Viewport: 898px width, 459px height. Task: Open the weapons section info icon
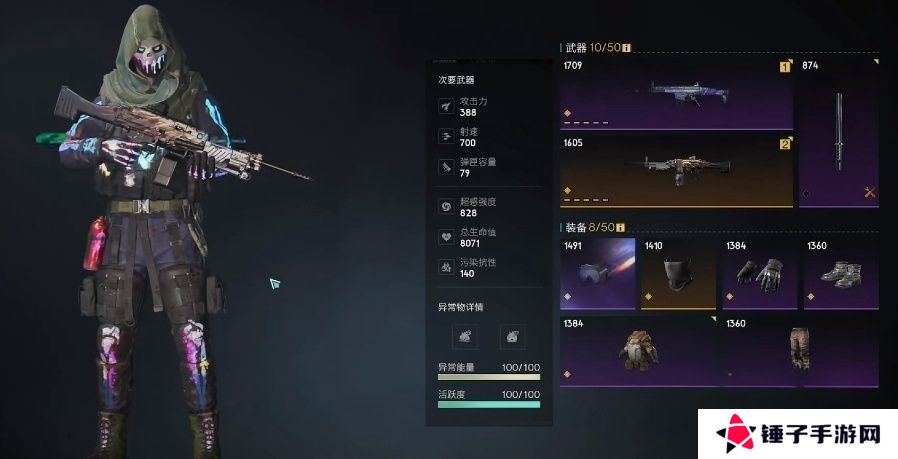click(x=627, y=46)
